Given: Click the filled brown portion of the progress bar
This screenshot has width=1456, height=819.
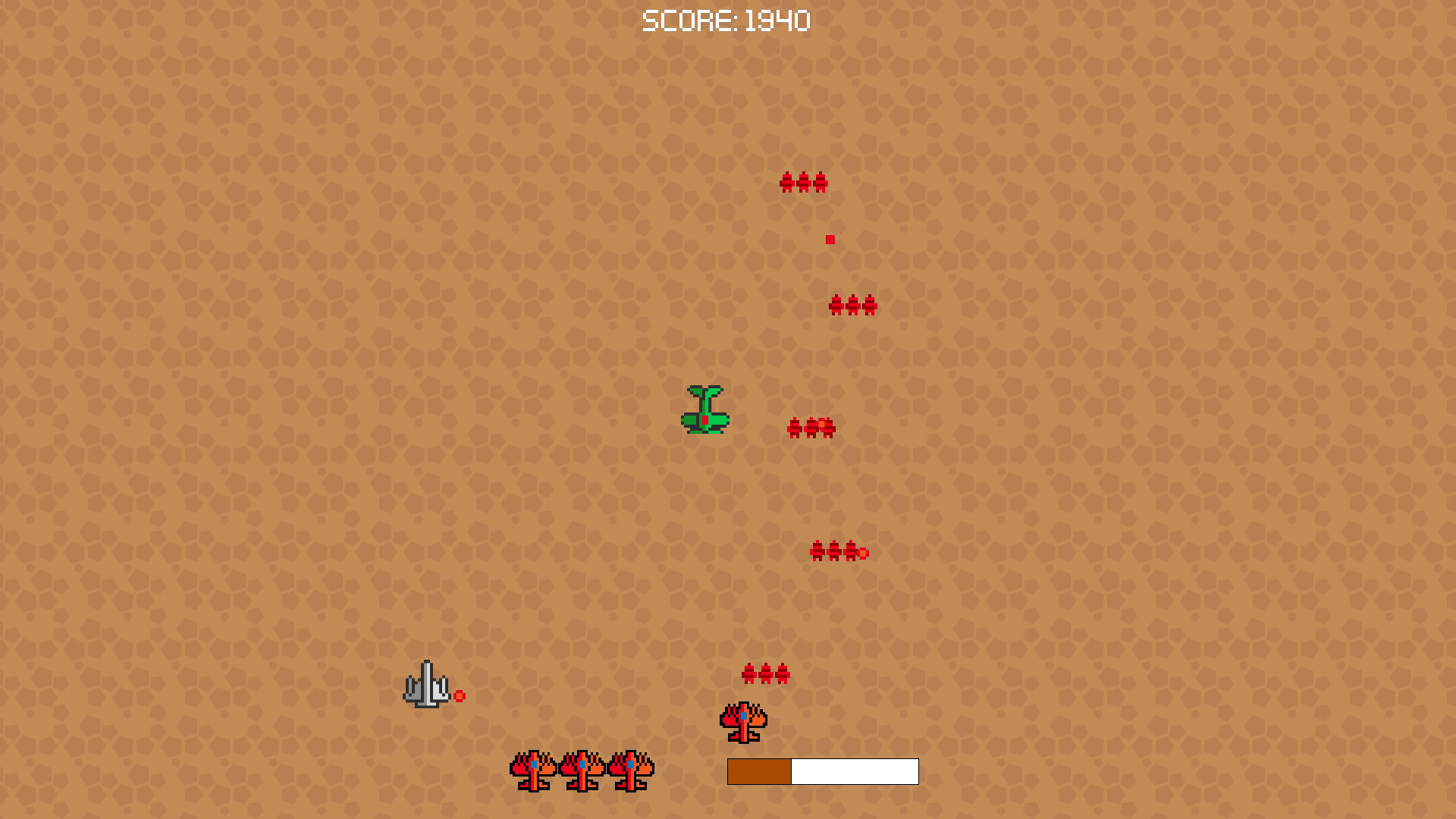Looking at the screenshot, I should point(758,772).
